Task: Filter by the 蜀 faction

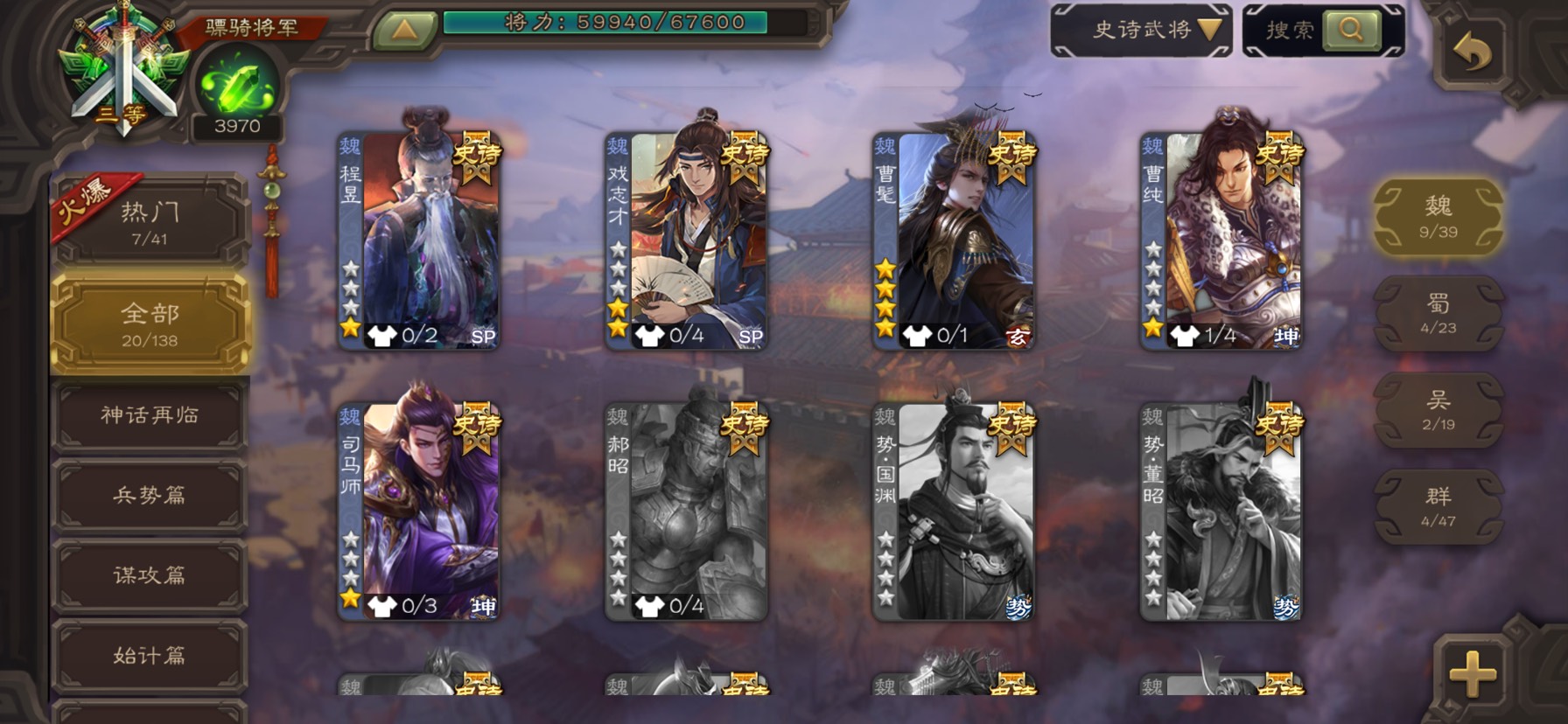Action: [1438, 314]
